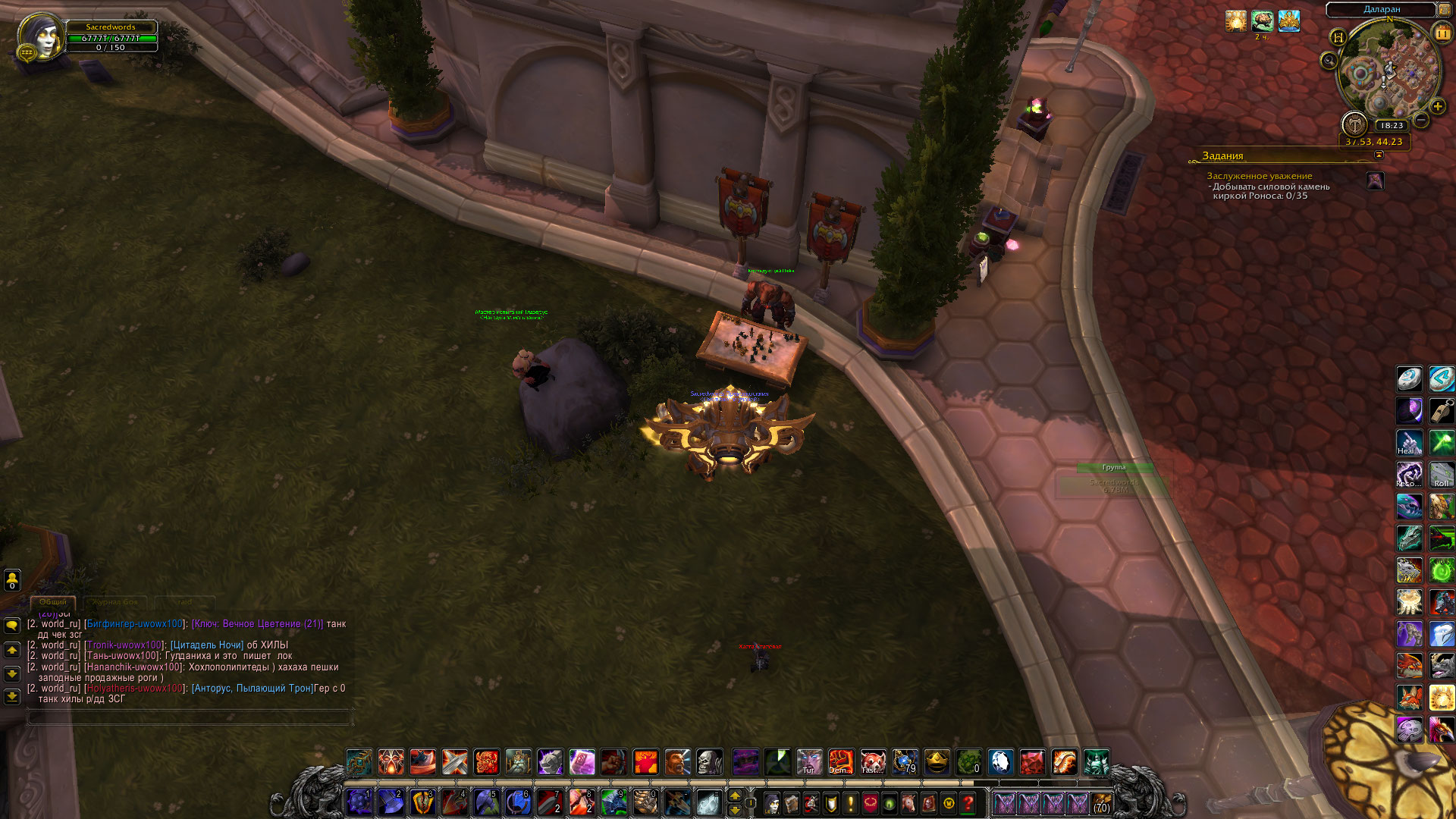The height and width of the screenshot is (819, 1456).
Task: Click the chat message input box
Action: [x=190, y=717]
